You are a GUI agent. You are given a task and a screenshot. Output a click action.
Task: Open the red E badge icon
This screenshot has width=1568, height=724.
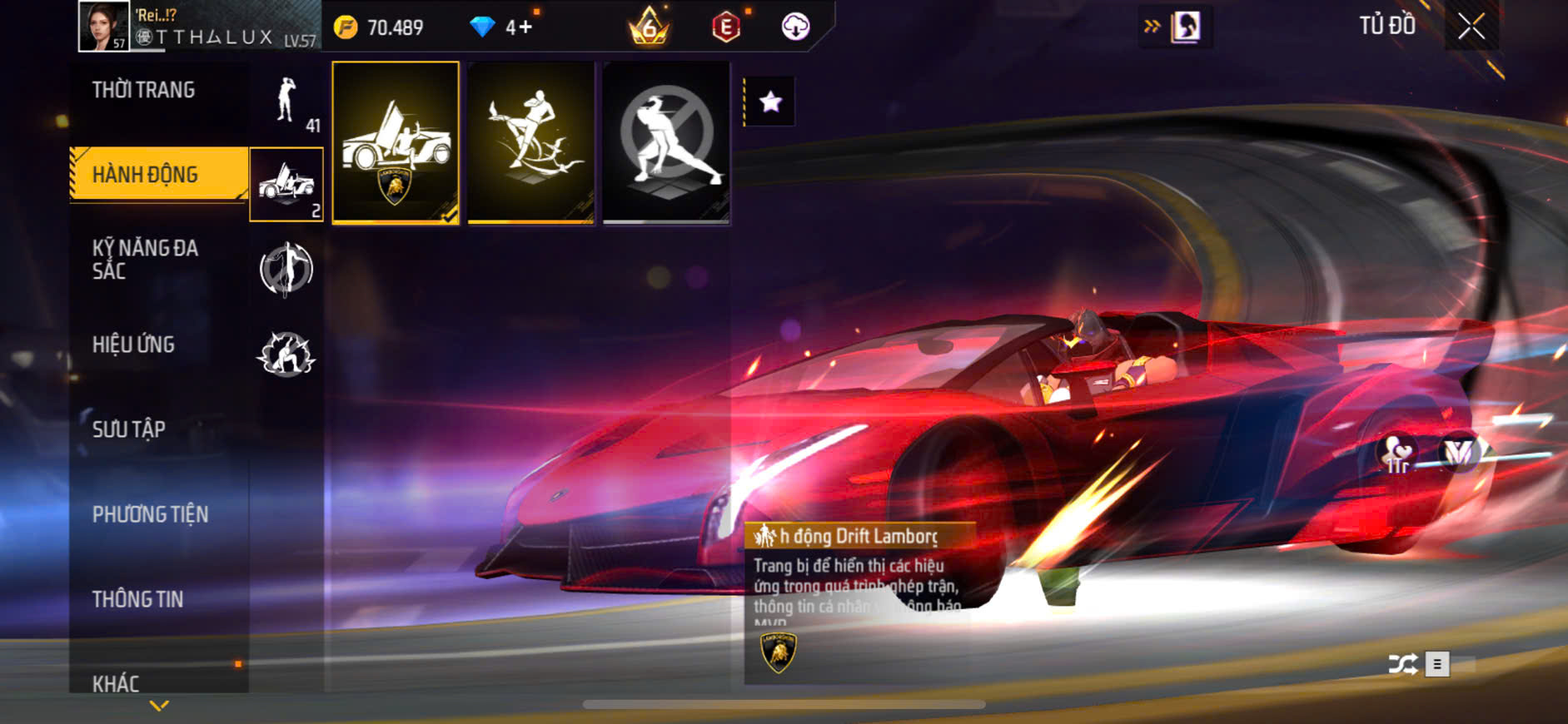(x=726, y=27)
